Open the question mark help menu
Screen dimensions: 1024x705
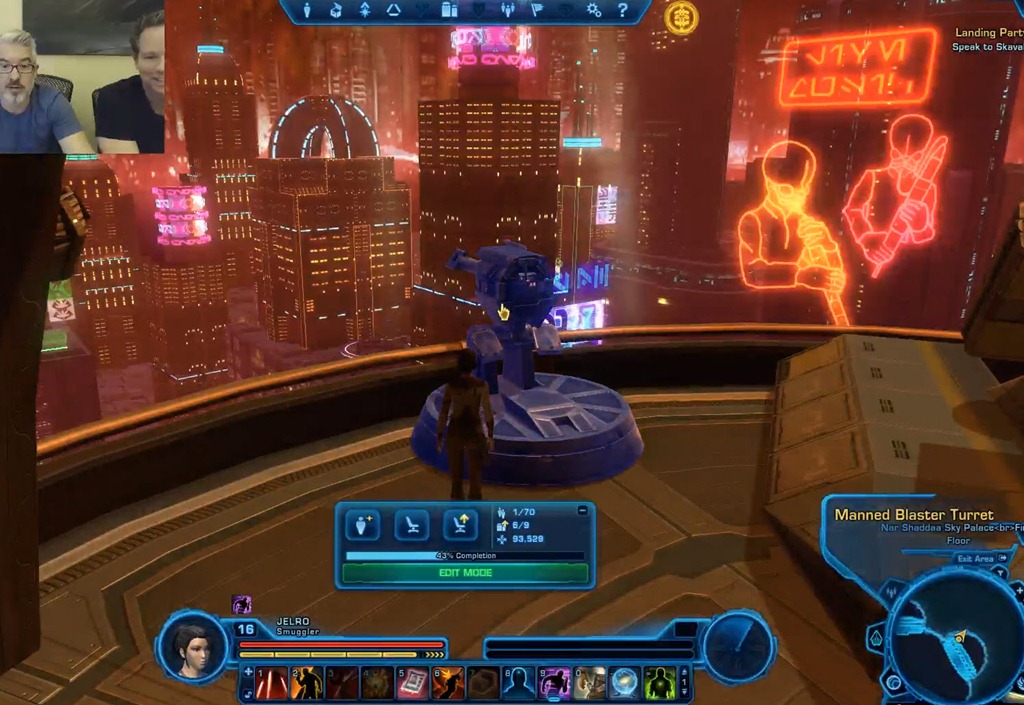click(x=622, y=11)
